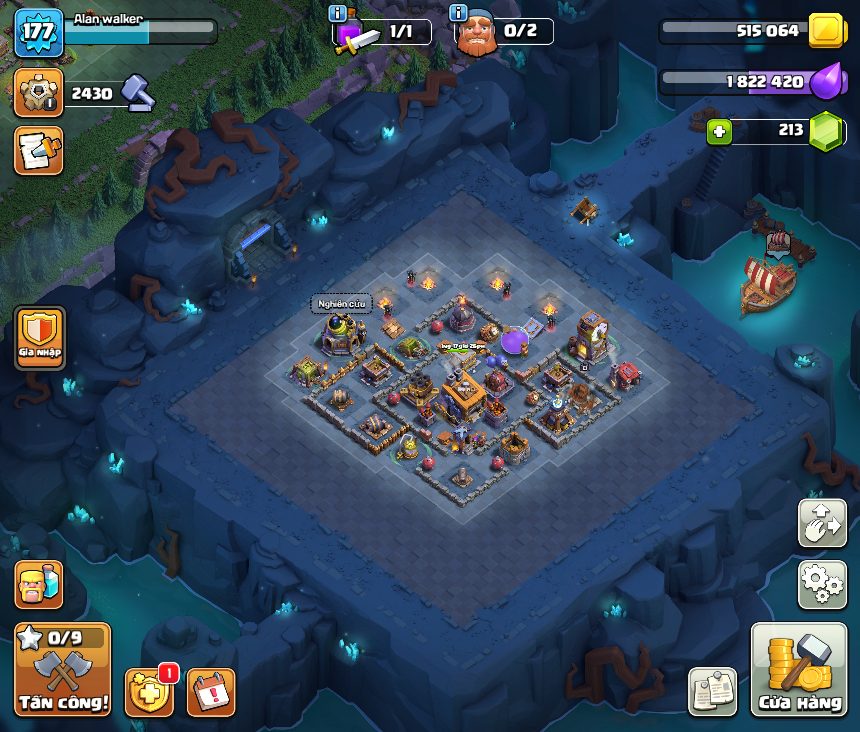The width and height of the screenshot is (860, 732).
Task: Open the calendar events button
Action: pyautogui.click(x=211, y=692)
